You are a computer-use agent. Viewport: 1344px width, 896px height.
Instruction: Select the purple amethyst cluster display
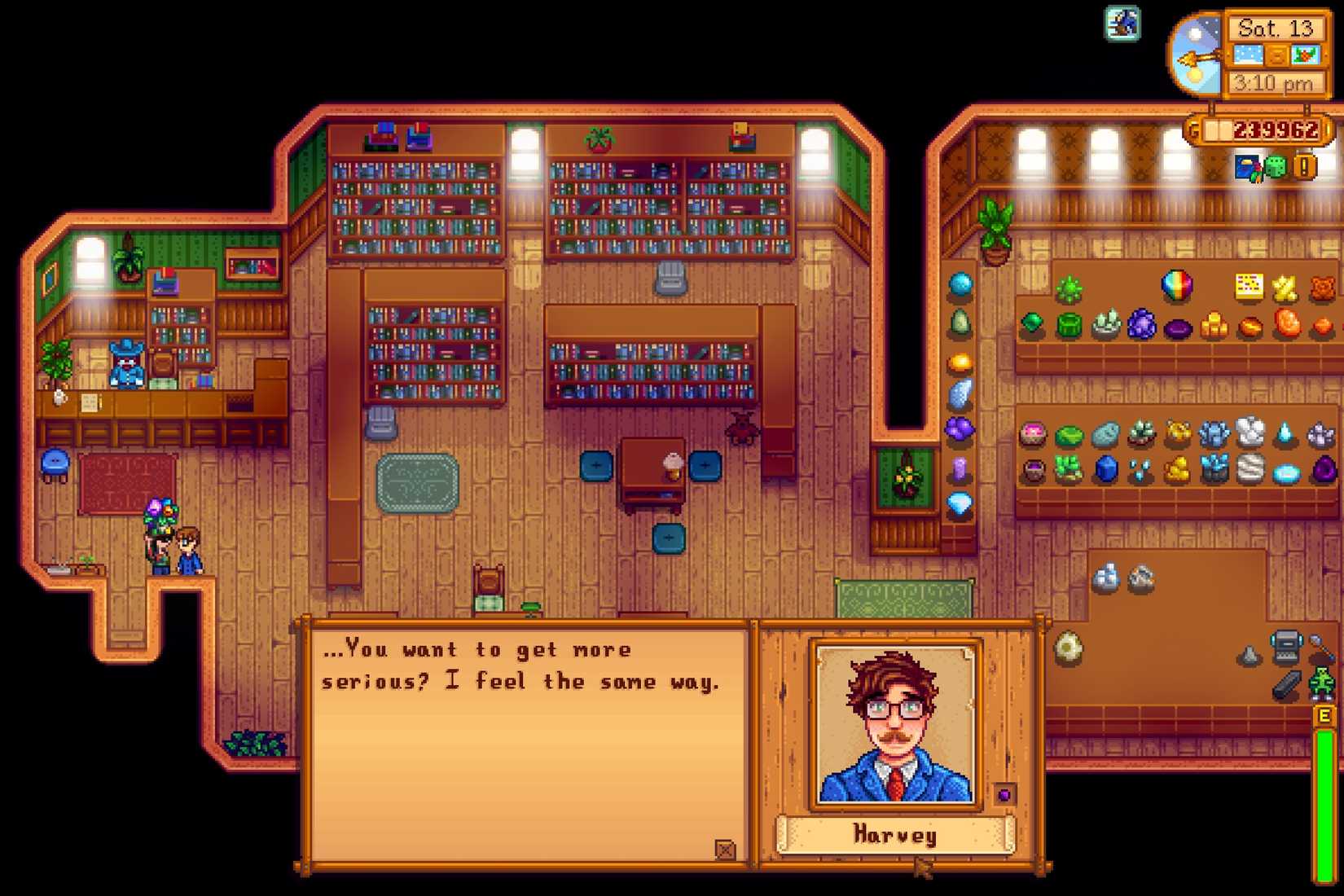tap(1141, 326)
